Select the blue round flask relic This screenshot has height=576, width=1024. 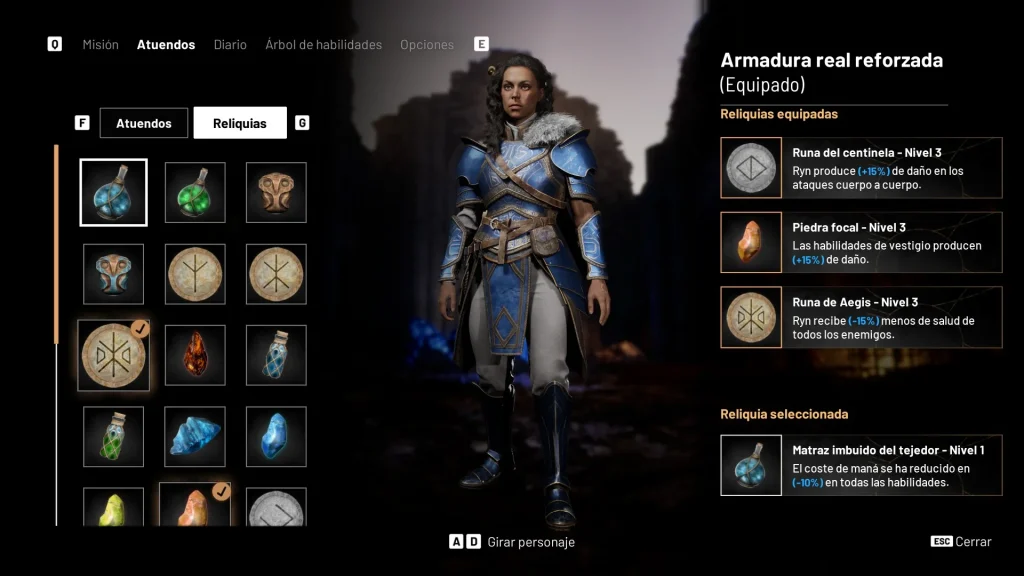pyautogui.click(x=114, y=193)
